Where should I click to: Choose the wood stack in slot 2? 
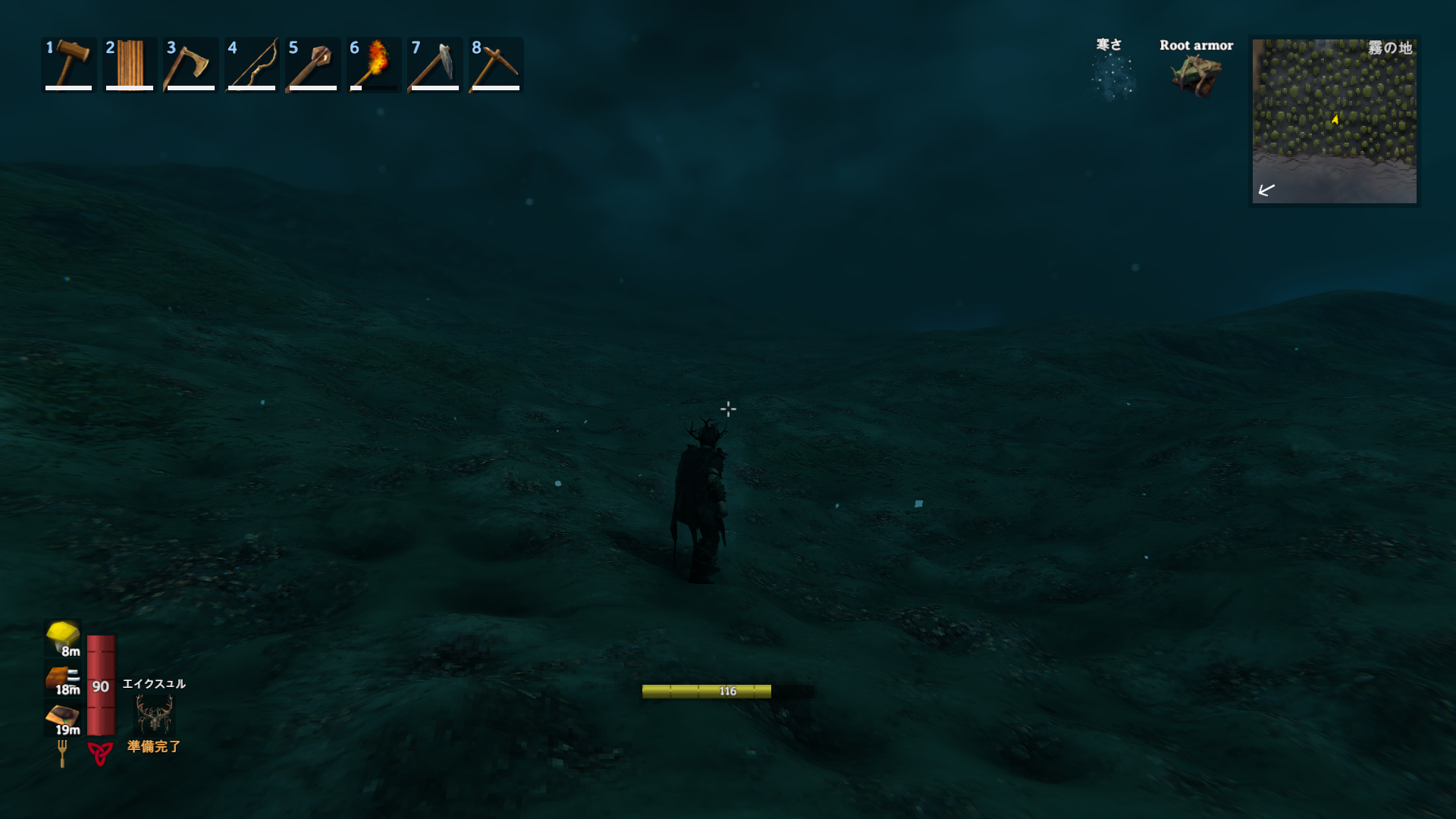[x=130, y=64]
